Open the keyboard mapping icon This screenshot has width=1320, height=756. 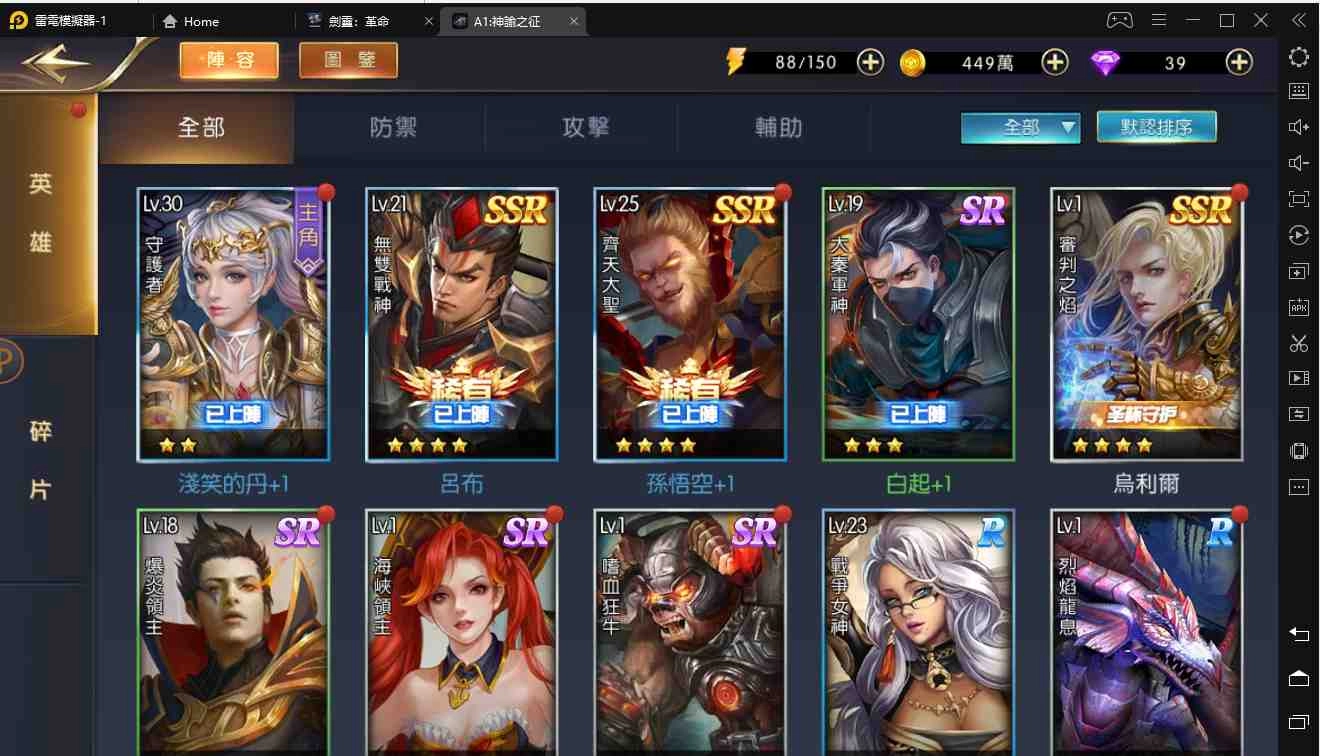(1298, 91)
